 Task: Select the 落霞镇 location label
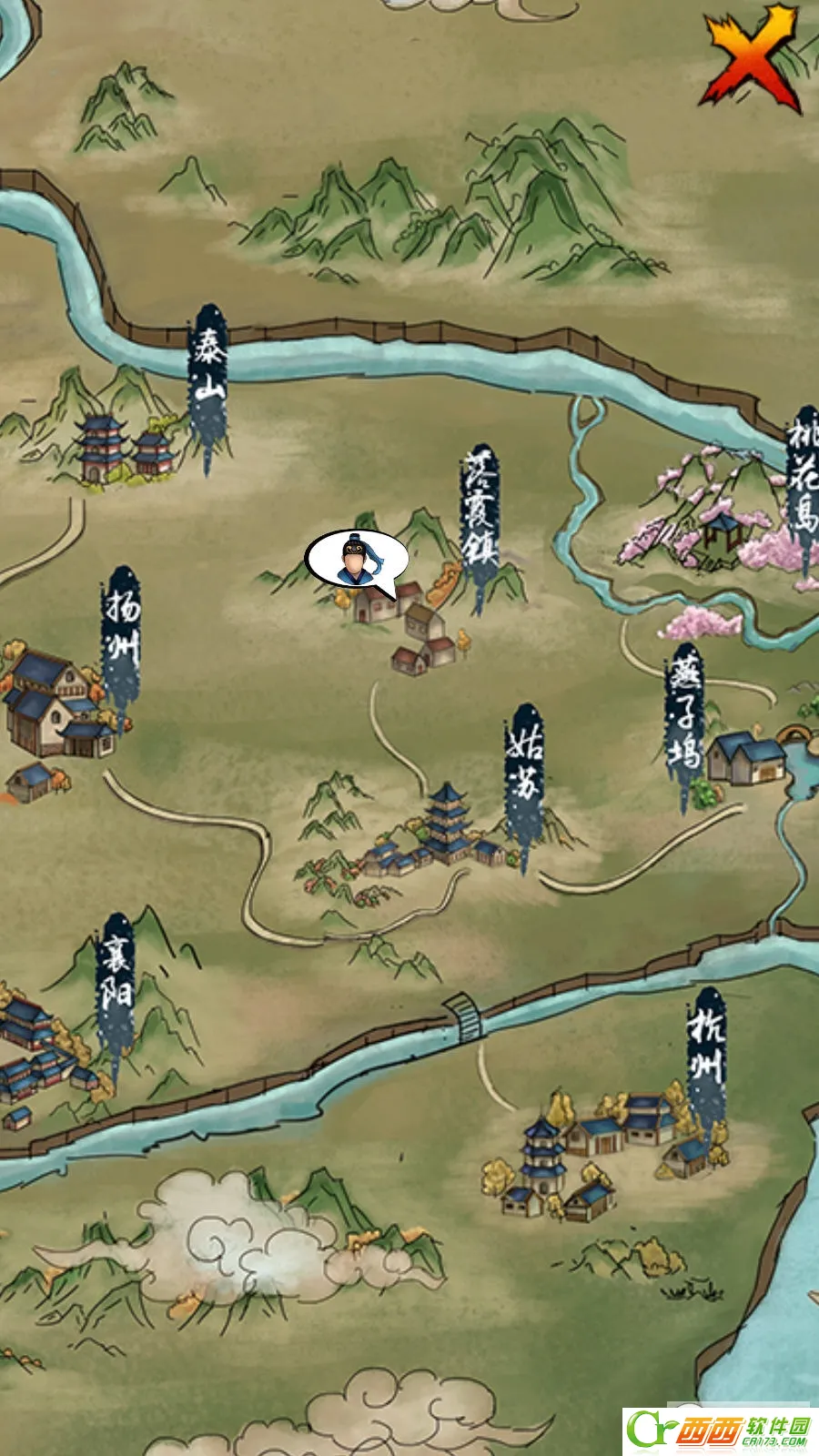[480, 510]
